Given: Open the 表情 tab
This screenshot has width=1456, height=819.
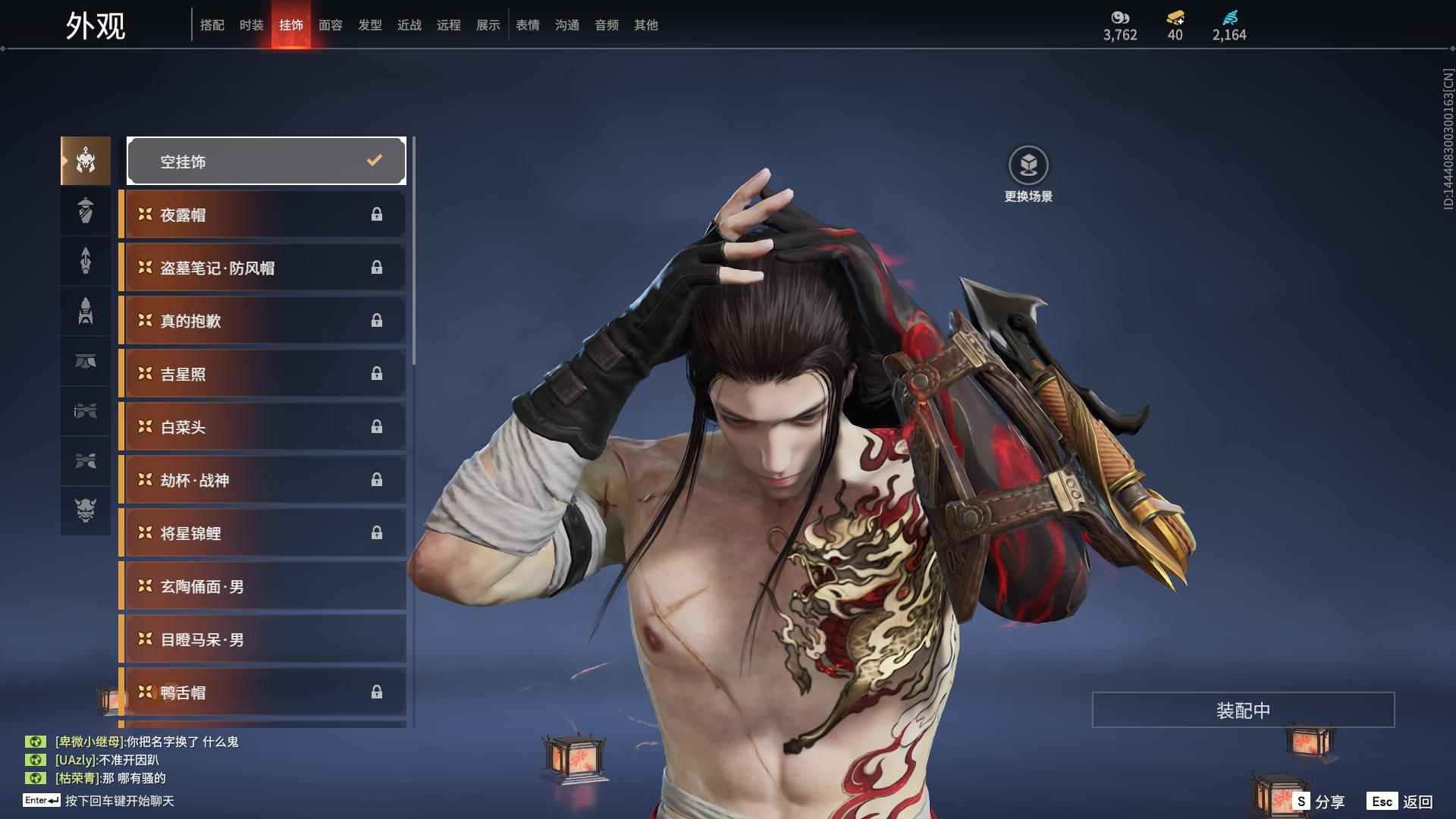Looking at the screenshot, I should [527, 25].
